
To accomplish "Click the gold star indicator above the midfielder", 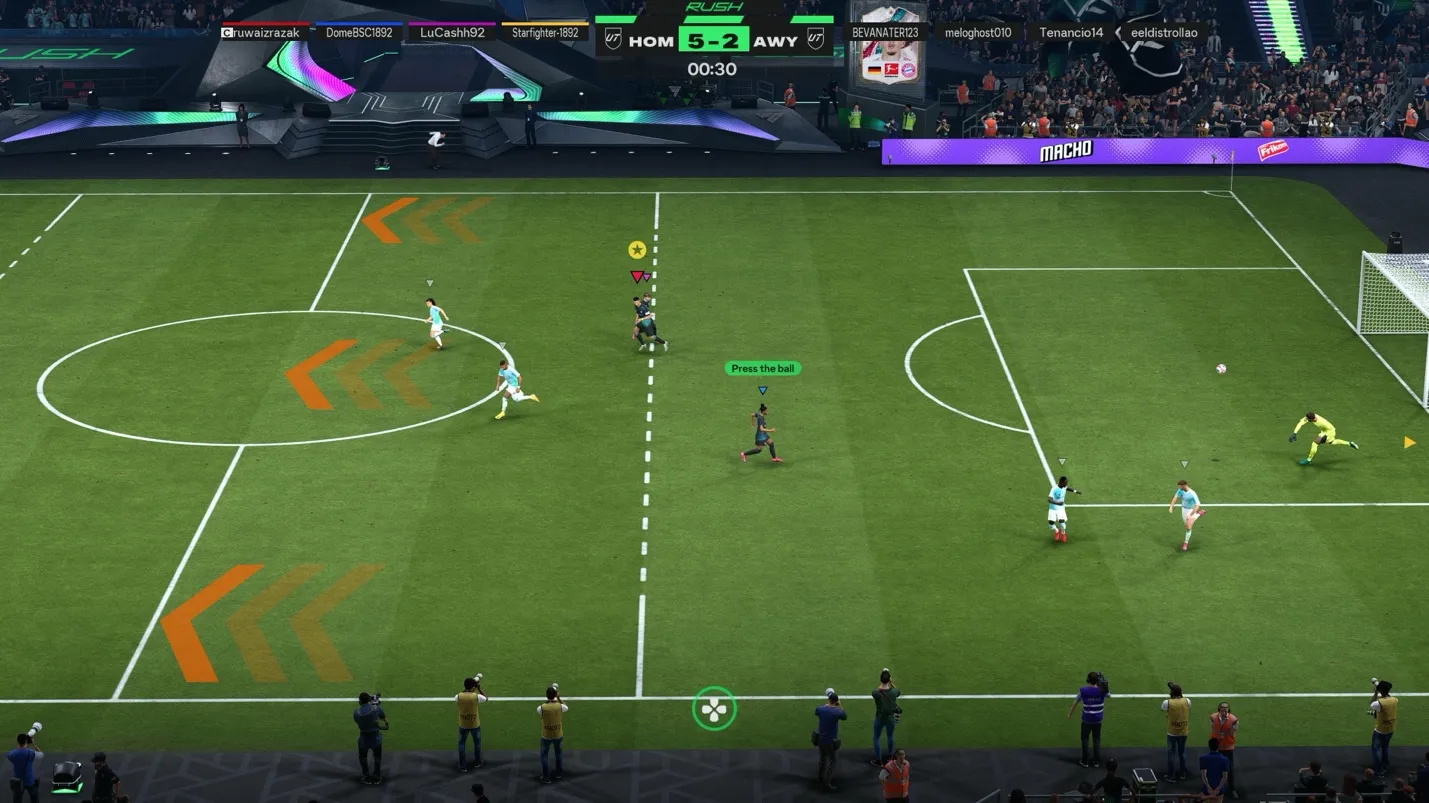I will click(635, 248).
